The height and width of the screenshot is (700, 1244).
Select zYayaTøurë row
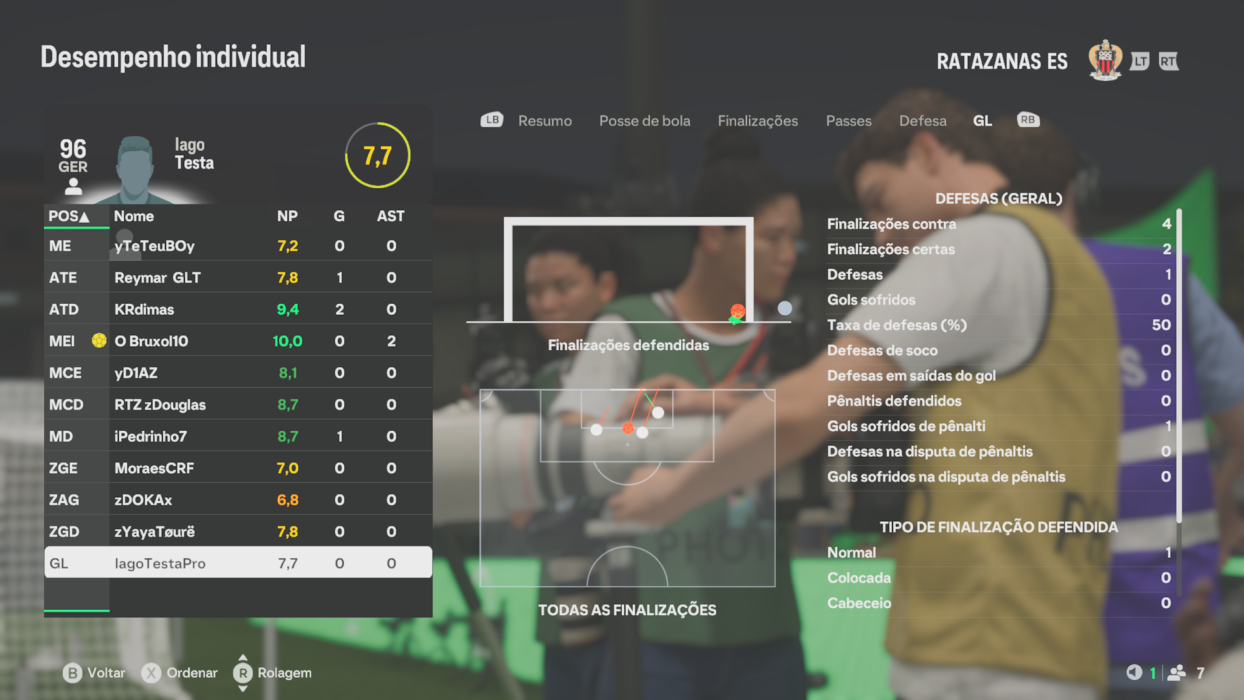[238, 532]
